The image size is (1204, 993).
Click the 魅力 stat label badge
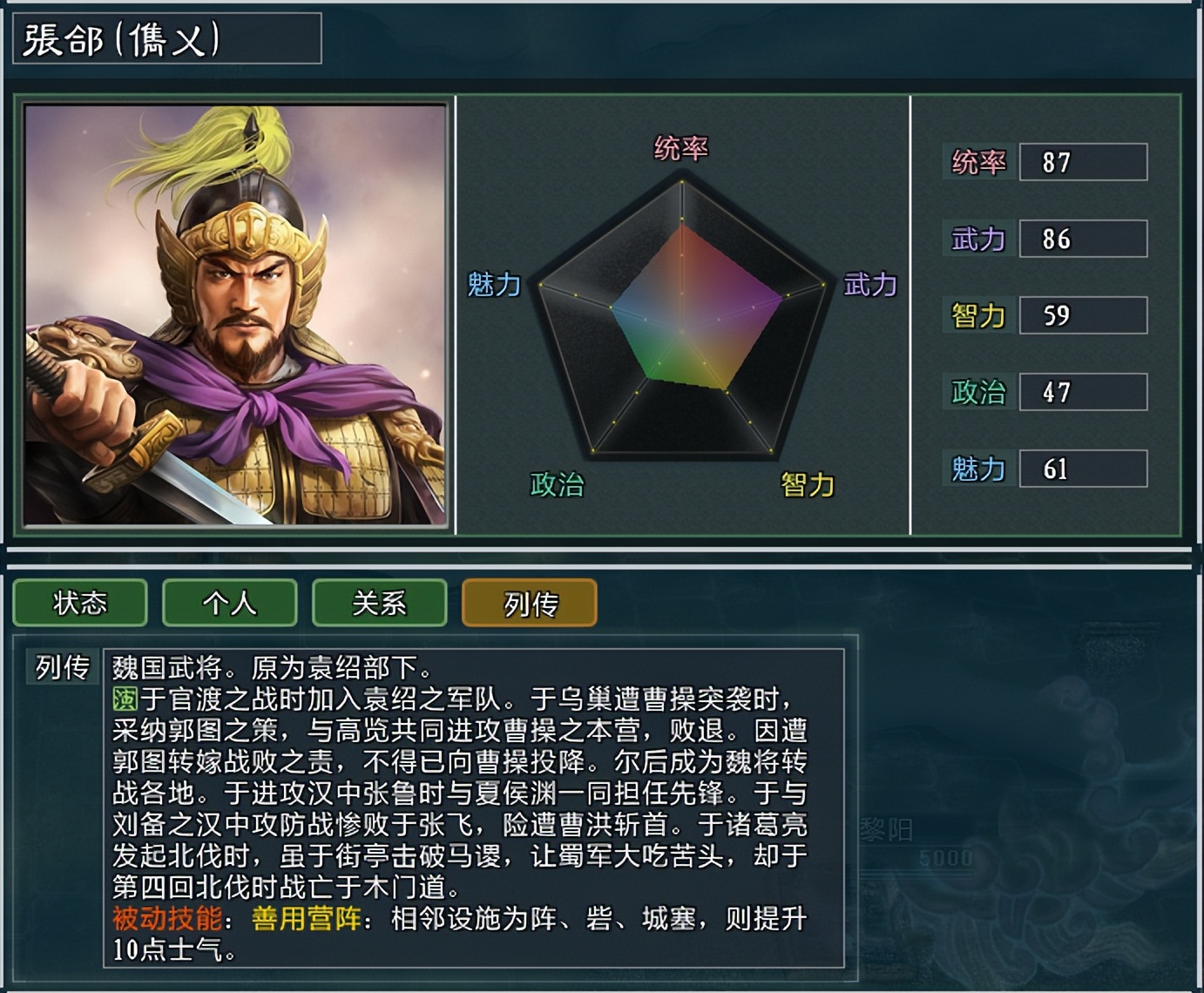(x=977, y=468)
